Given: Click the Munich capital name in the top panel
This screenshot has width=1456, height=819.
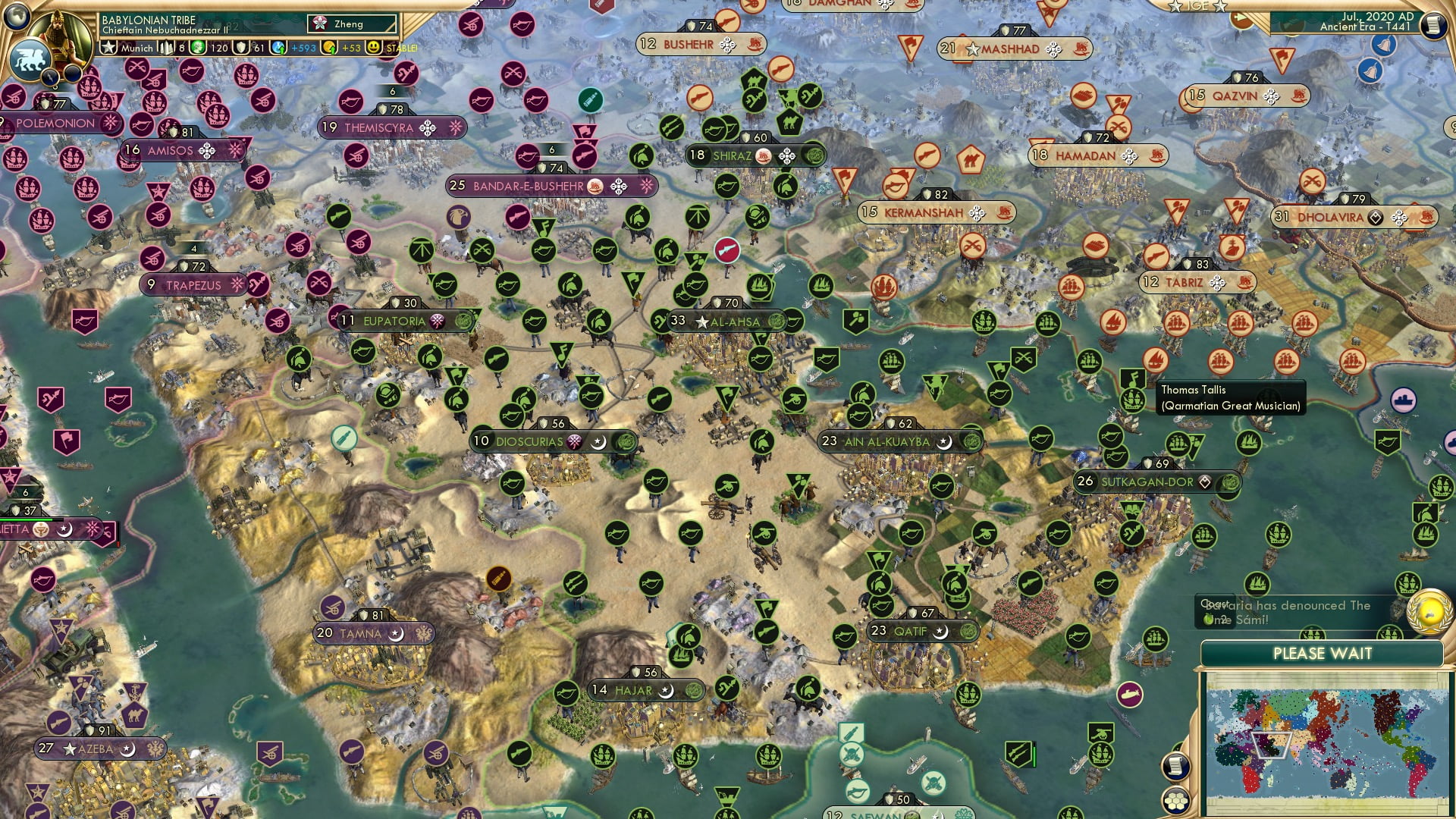Looking at the screenshot, I should point(136,48).
